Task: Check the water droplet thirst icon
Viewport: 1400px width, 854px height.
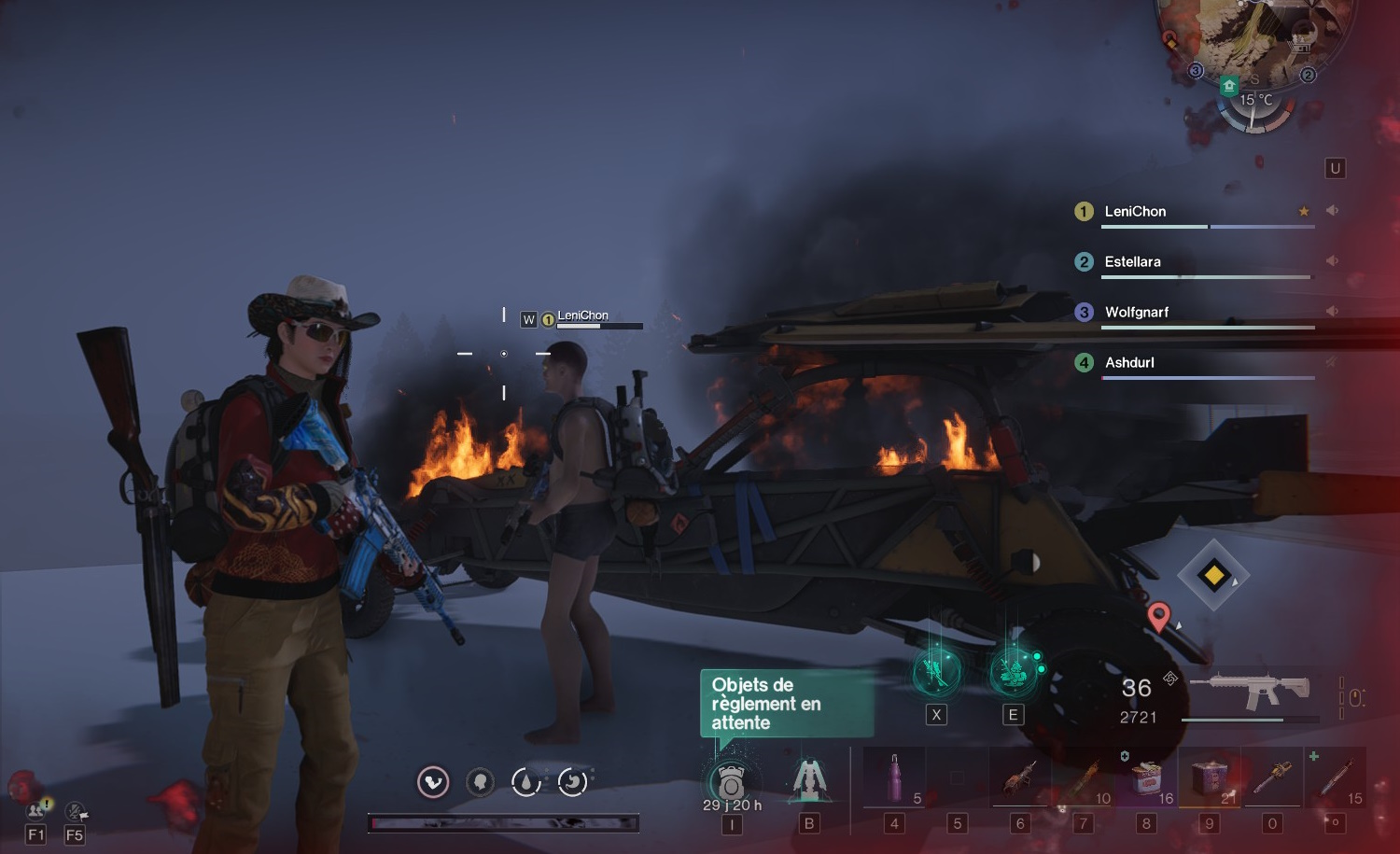Action: (526, 782)
